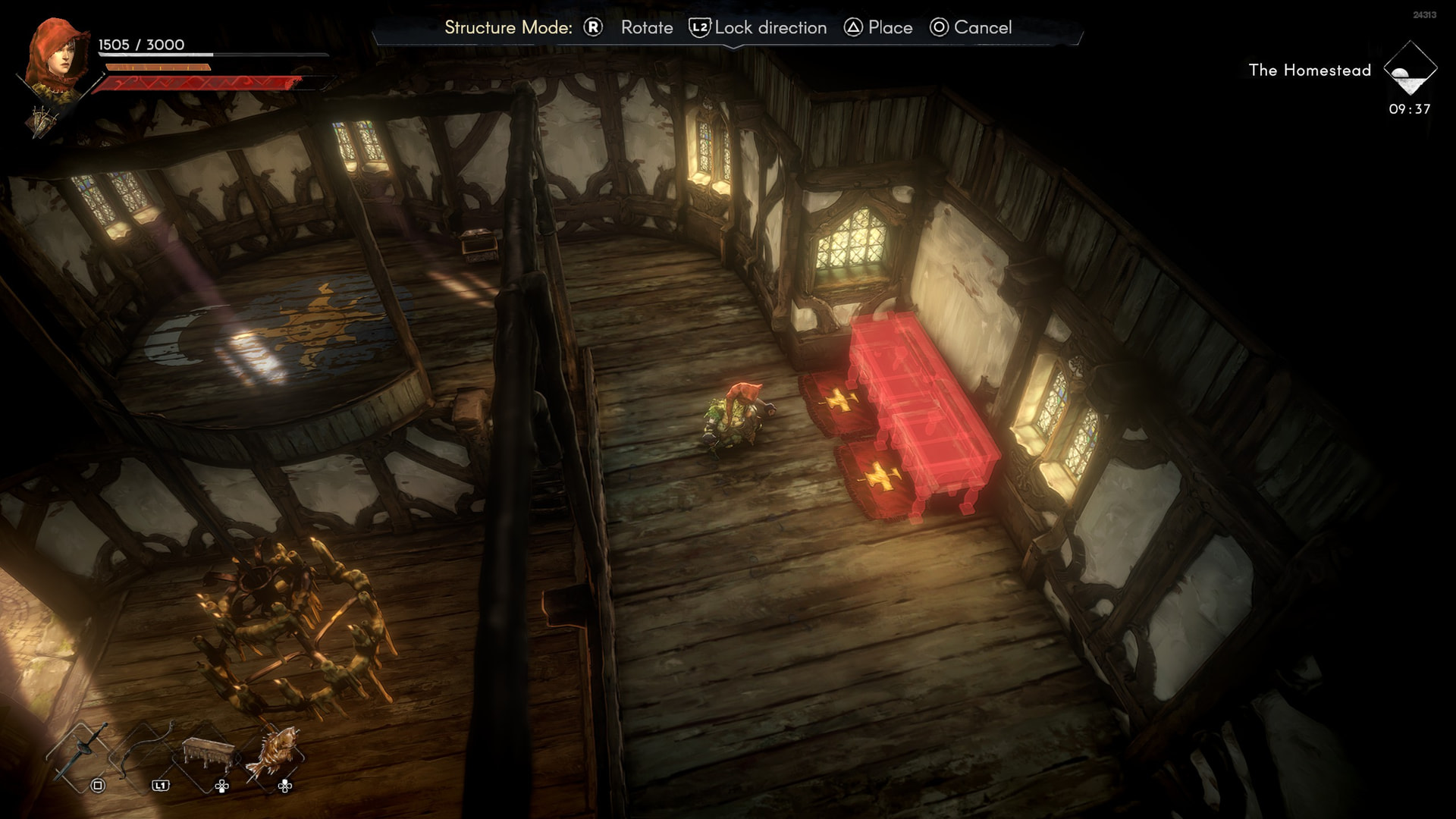The height and width of the screenshot is (819, 1456).
Task: Choose Place in the Structure Mode bar
Action: click(878, 28)
